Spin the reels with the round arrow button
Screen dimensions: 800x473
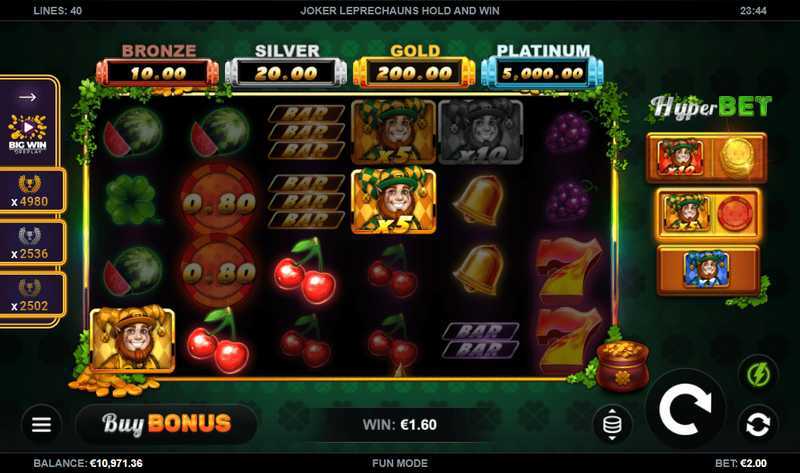point(685,409)
